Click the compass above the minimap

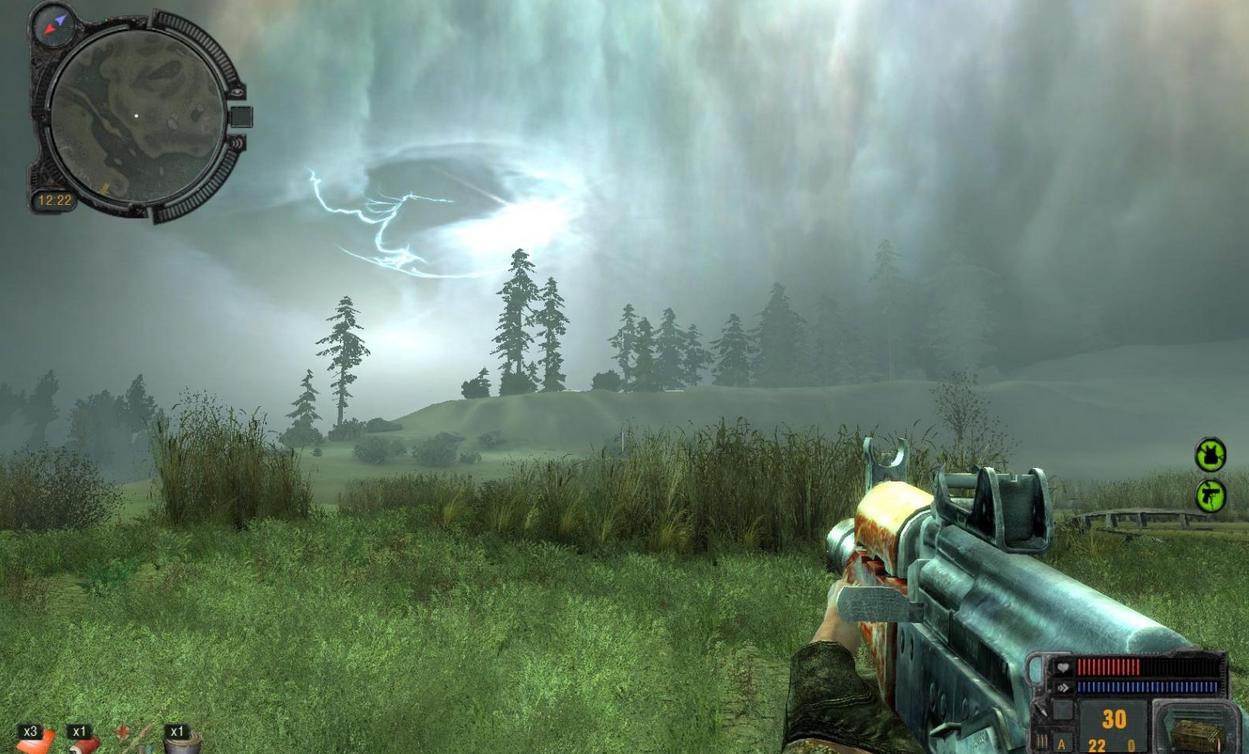click(x=52, y=24)
